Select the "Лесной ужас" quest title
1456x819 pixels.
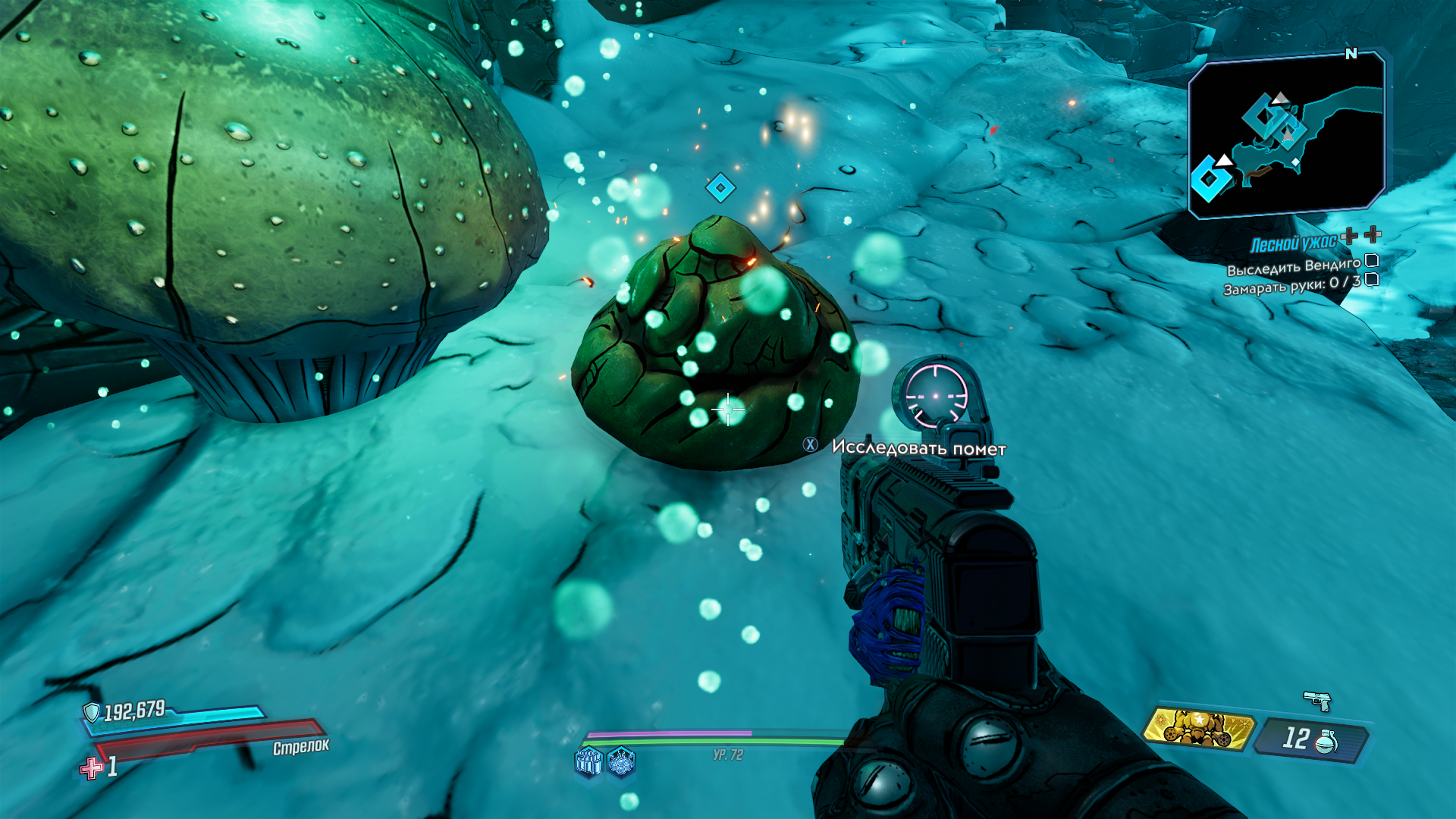point(1293,243)
